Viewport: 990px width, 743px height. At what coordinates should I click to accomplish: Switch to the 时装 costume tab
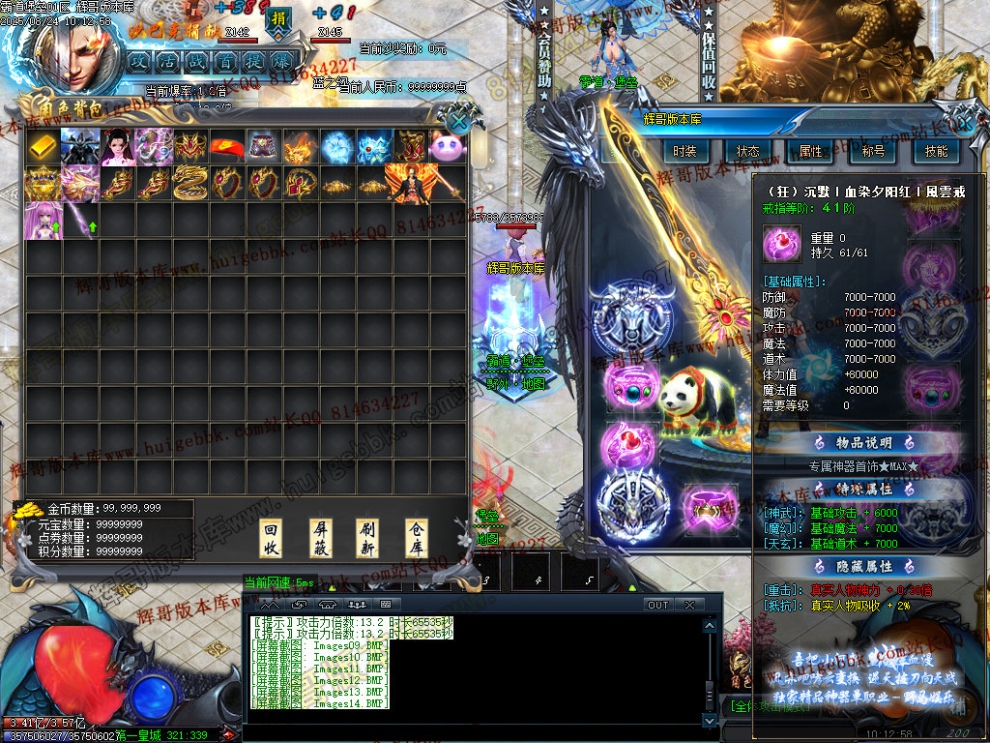[x=684, y=152]
